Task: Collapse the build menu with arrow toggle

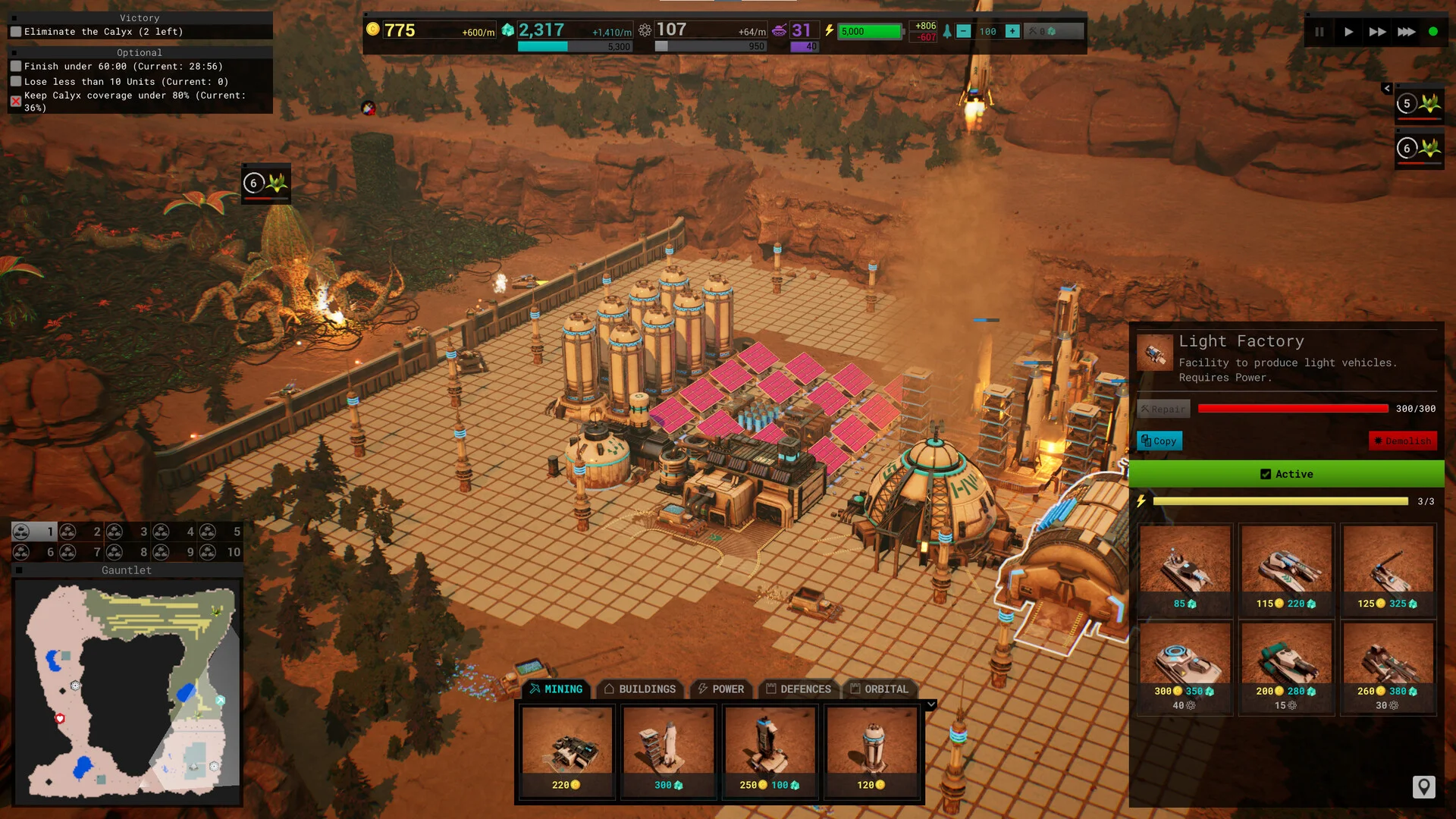Action: point(931,704)
